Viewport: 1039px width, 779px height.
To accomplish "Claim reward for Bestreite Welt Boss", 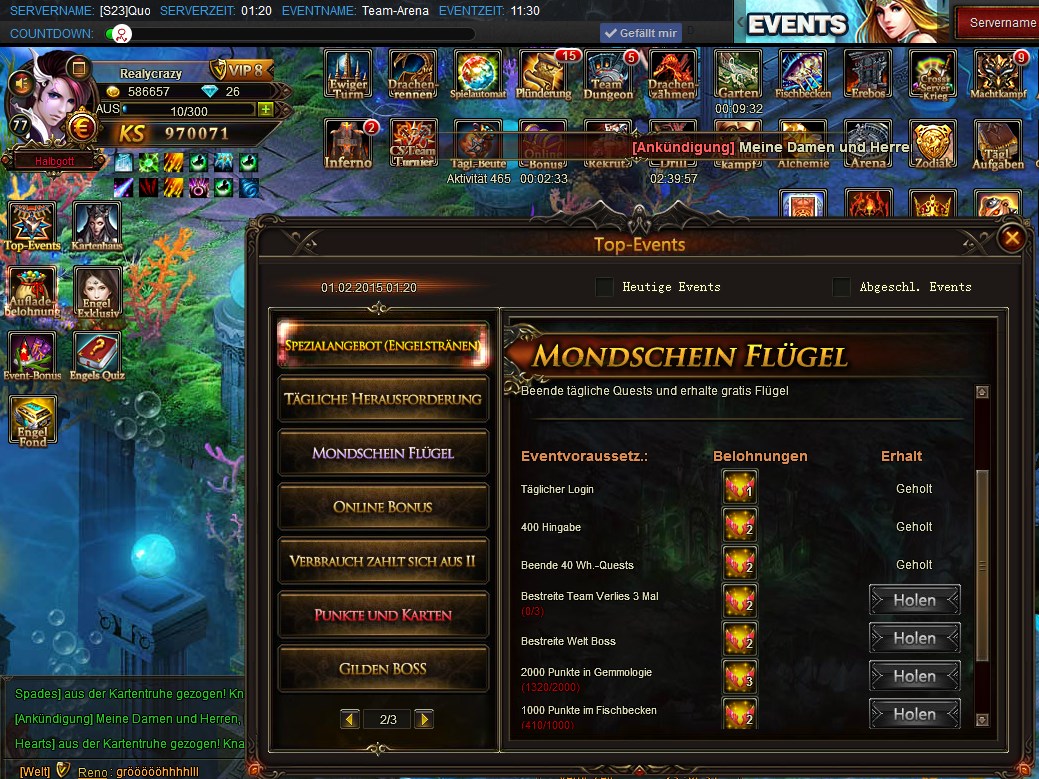I will 914,638.
